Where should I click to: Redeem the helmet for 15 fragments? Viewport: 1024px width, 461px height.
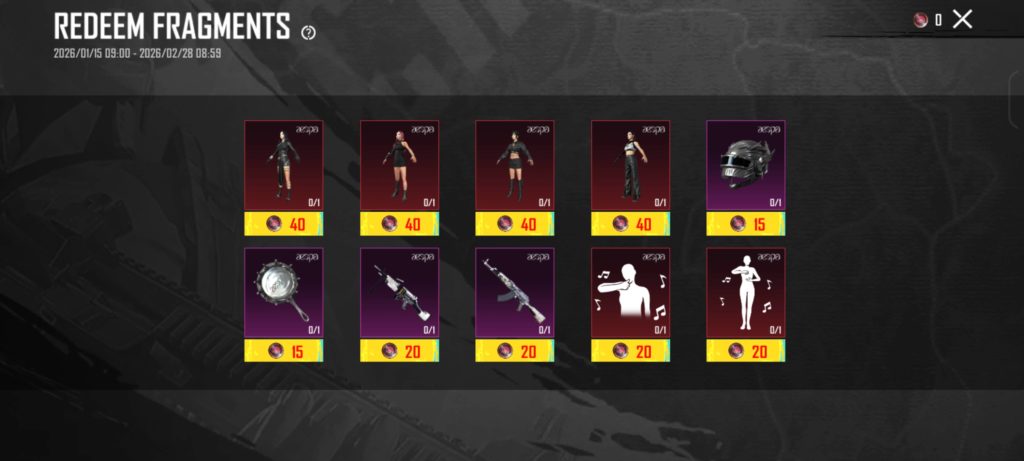point(745,223)
